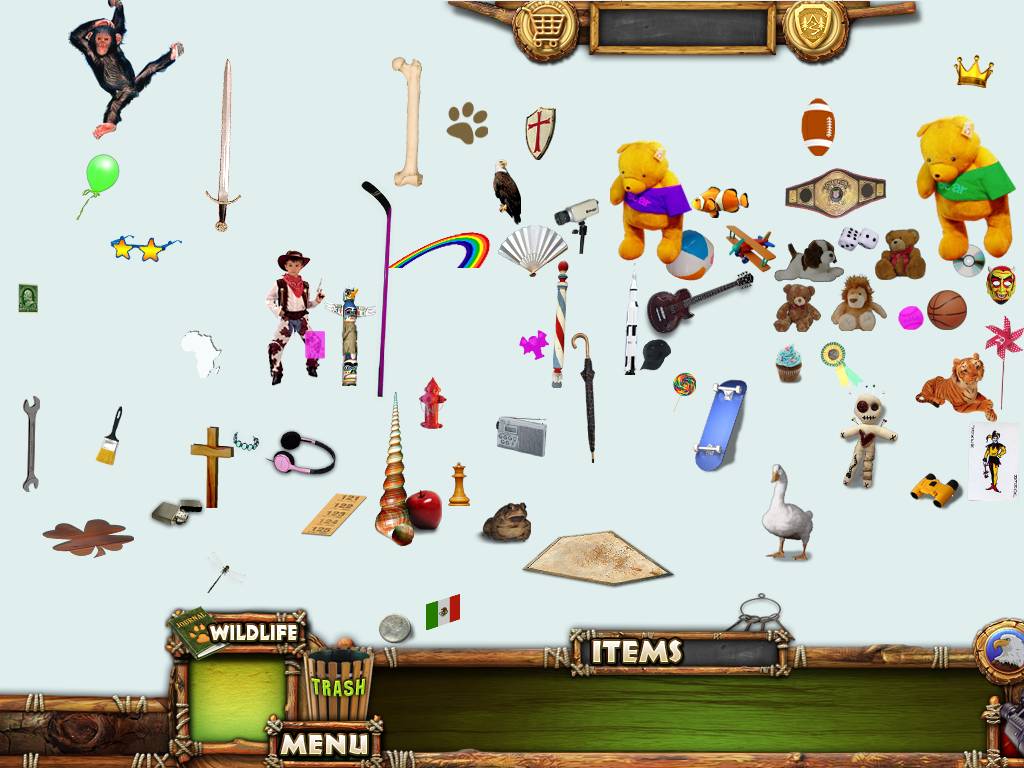Screen dimensions: 1024x768
Task: Select the Items panel label
Action: click(x=636, y=652)
